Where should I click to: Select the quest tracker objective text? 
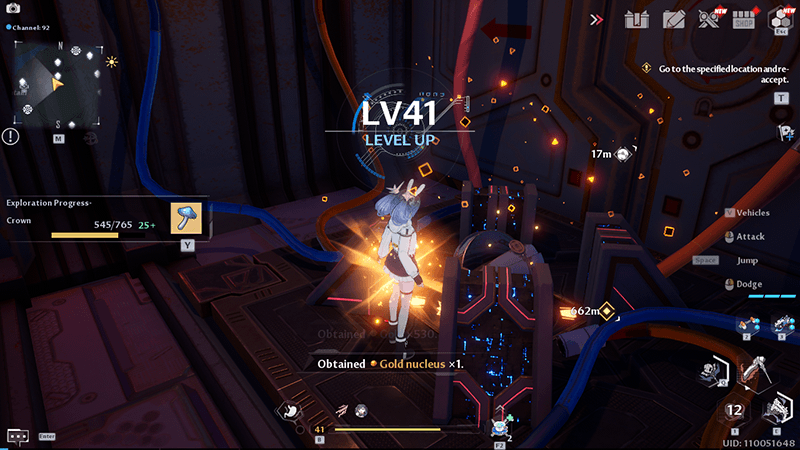715,74
